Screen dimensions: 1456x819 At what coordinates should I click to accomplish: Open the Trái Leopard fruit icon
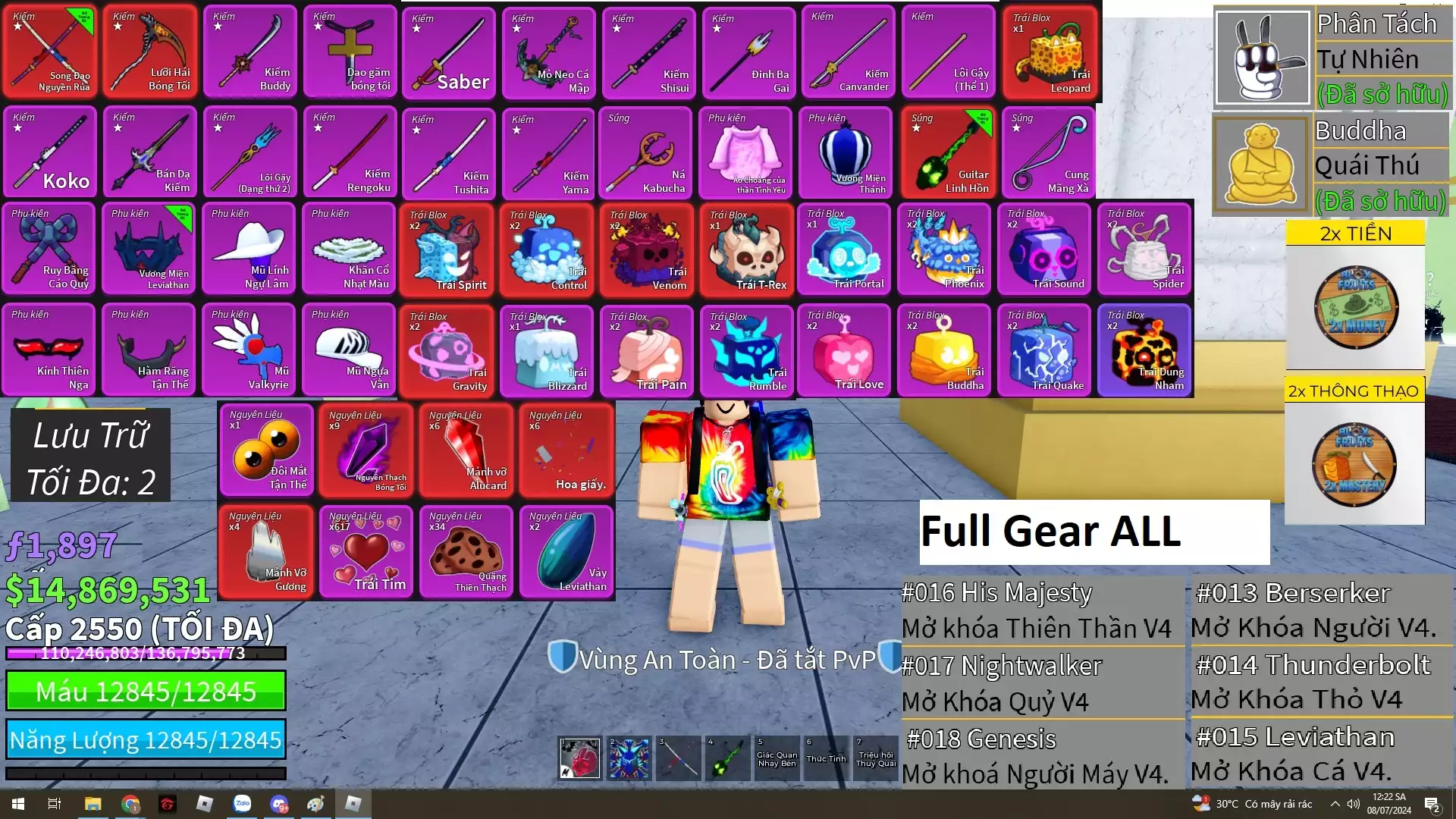click(x=1049, y=51)
